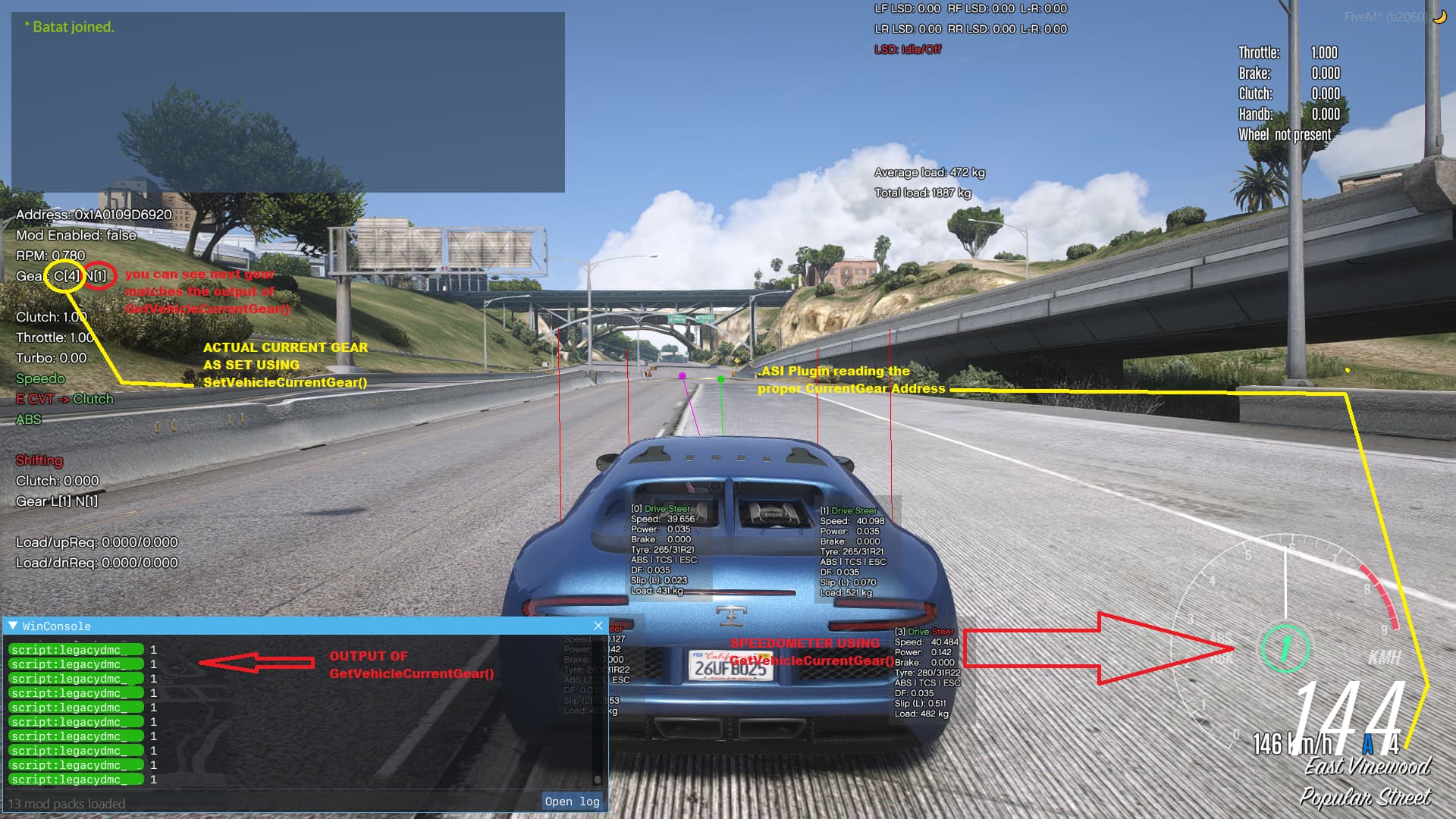Enable the mod by clicking Mod Enabled: false
This screenshot has width=1456, height=819.
77,235
